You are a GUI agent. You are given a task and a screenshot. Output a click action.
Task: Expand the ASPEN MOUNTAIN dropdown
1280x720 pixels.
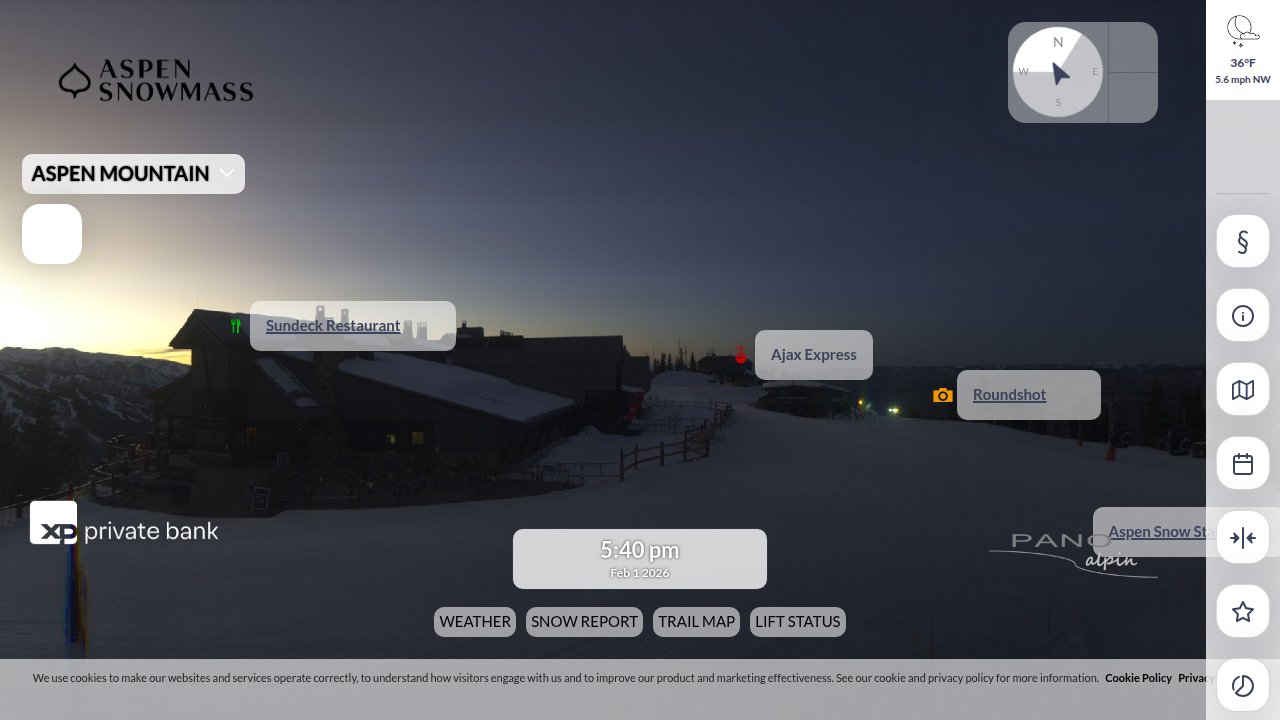coord(133,174)
